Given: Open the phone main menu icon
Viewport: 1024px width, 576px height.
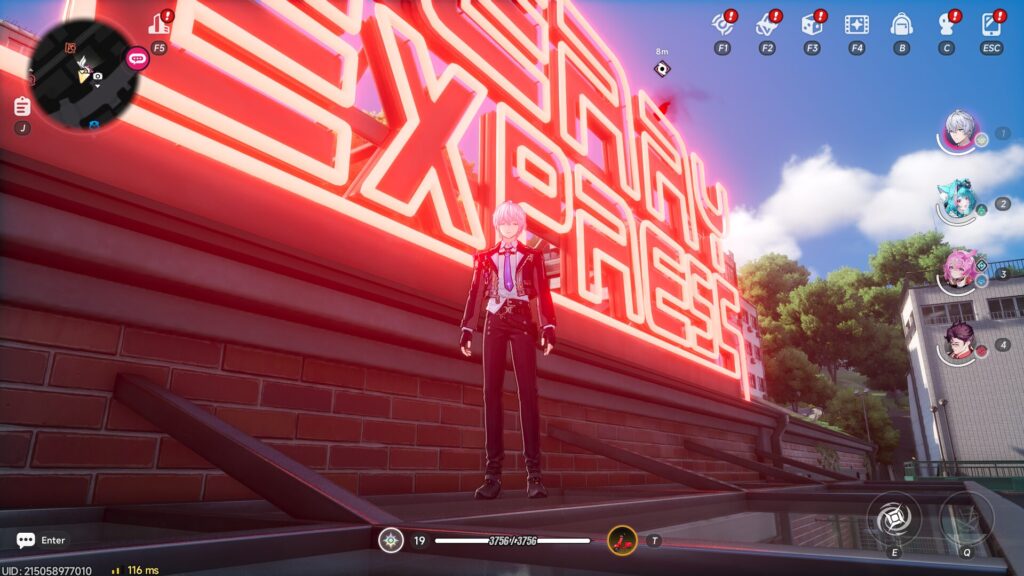Looking at the screenshot, I should point(991,24).
